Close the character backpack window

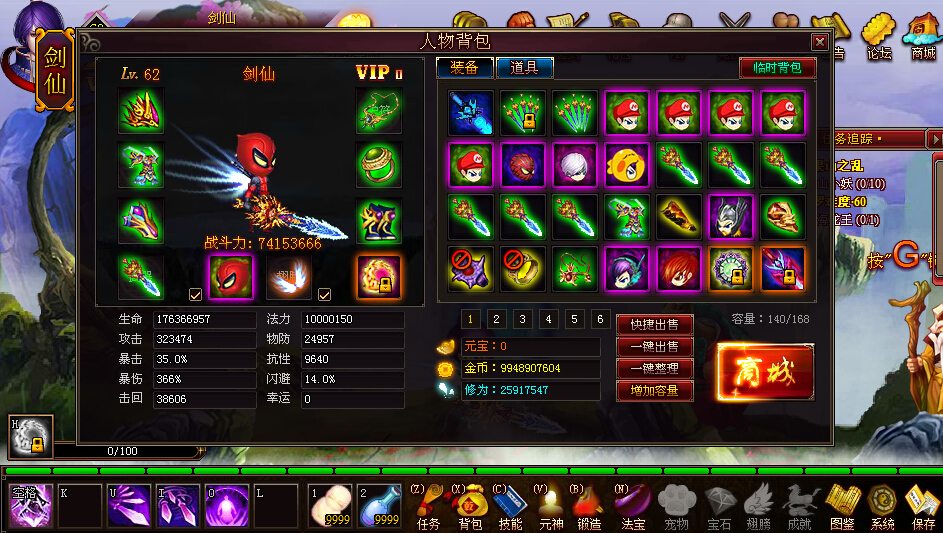[819, 42]
